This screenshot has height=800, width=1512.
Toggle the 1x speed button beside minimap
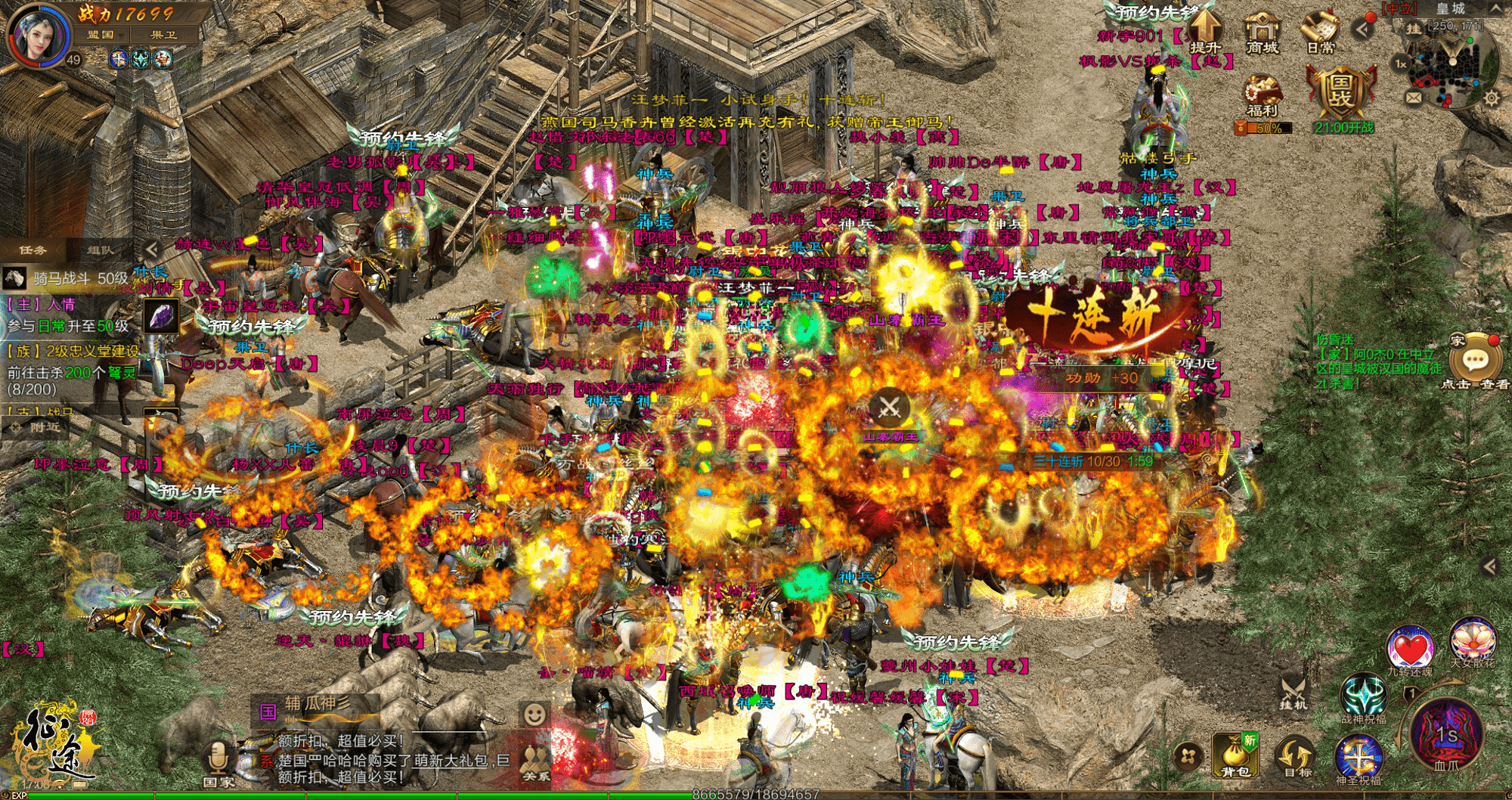pos(1400,64)
